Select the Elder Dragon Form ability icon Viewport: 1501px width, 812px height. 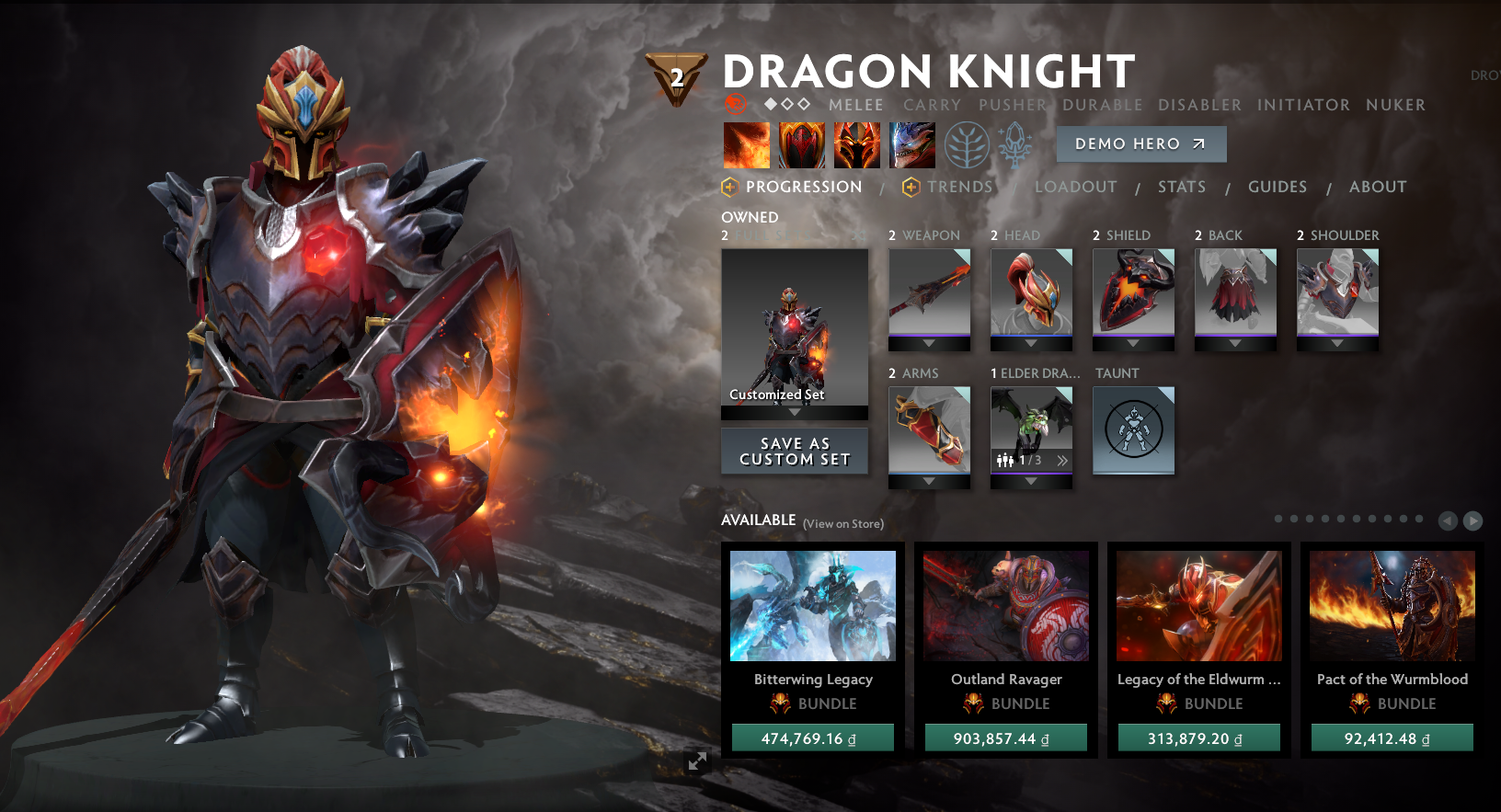pyautogui.click(x=911, y=144)
